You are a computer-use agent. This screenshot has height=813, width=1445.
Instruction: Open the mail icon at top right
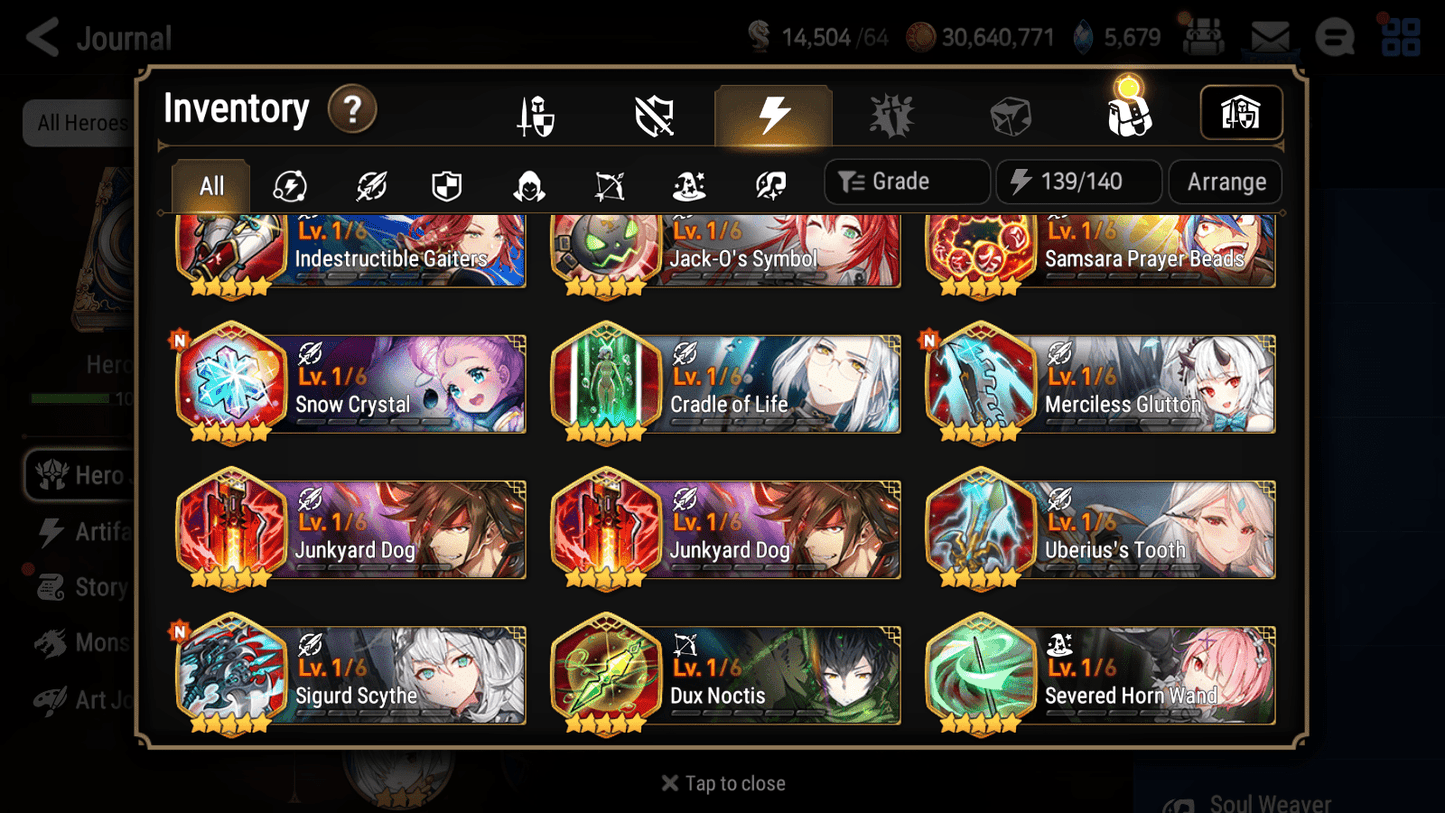(x=1269, y=36)
